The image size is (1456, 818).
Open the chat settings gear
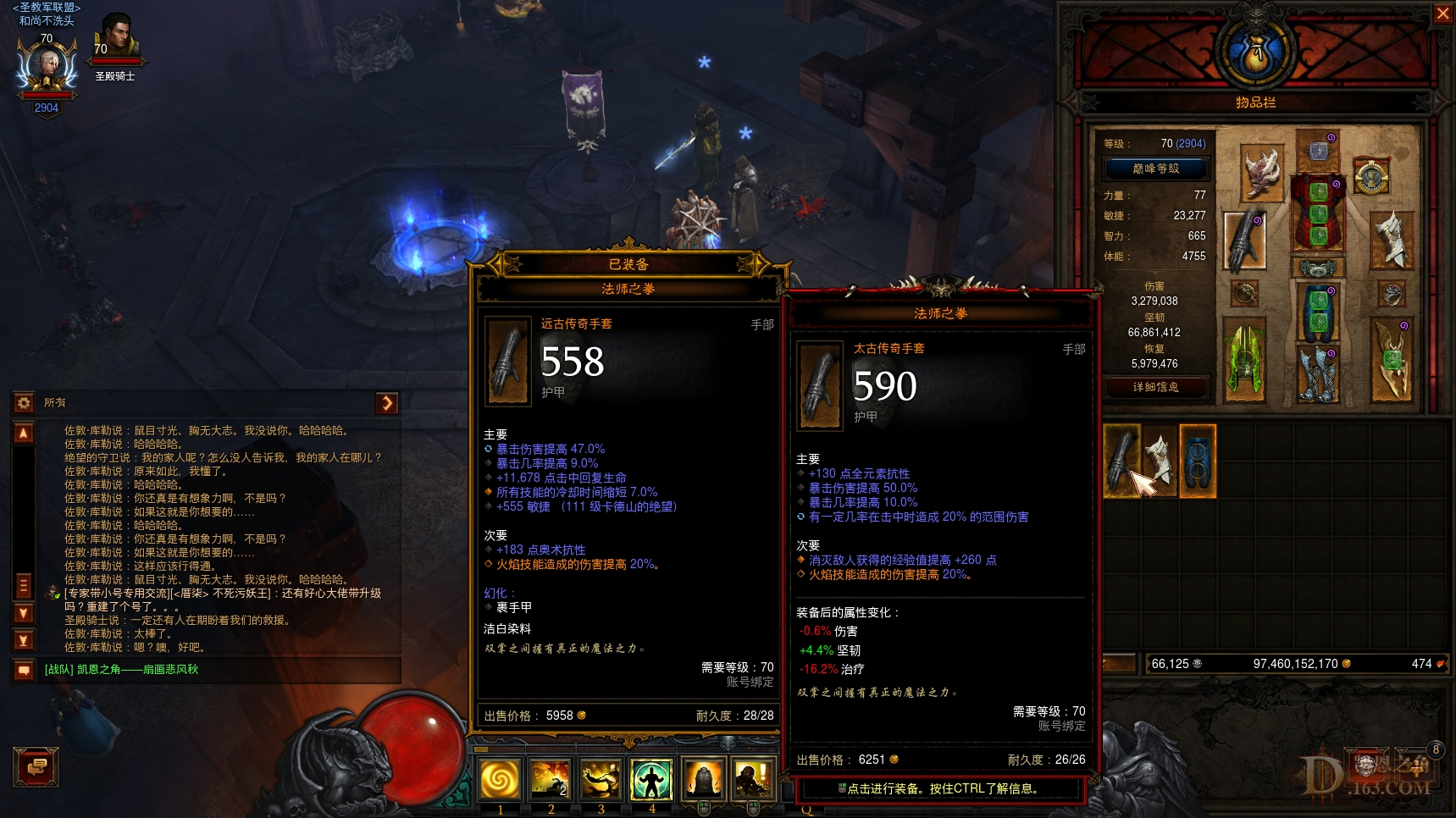point(24,403)
